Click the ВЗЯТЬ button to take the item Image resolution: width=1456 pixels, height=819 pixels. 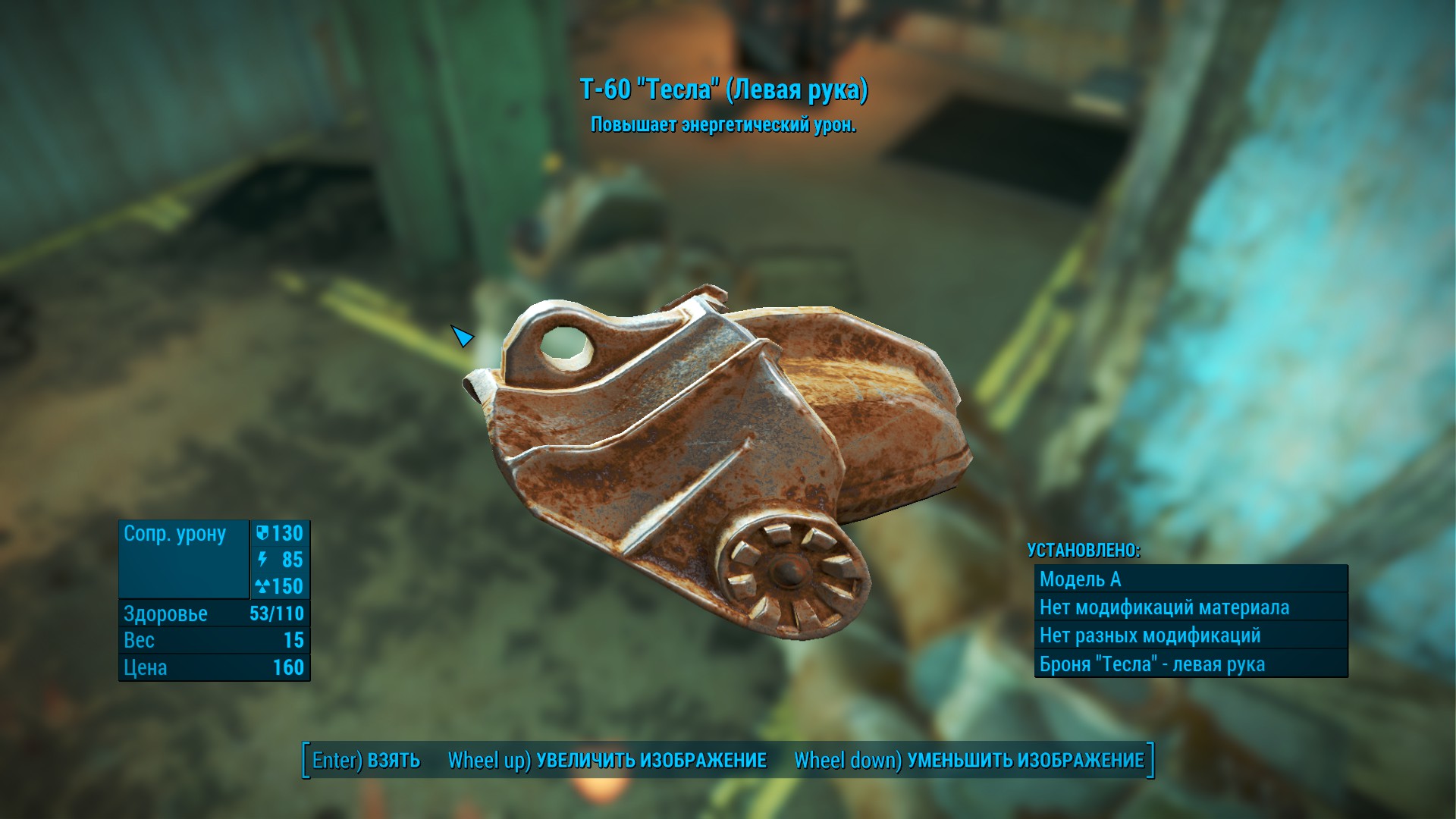pyautogui.click(x=366, y=760)
